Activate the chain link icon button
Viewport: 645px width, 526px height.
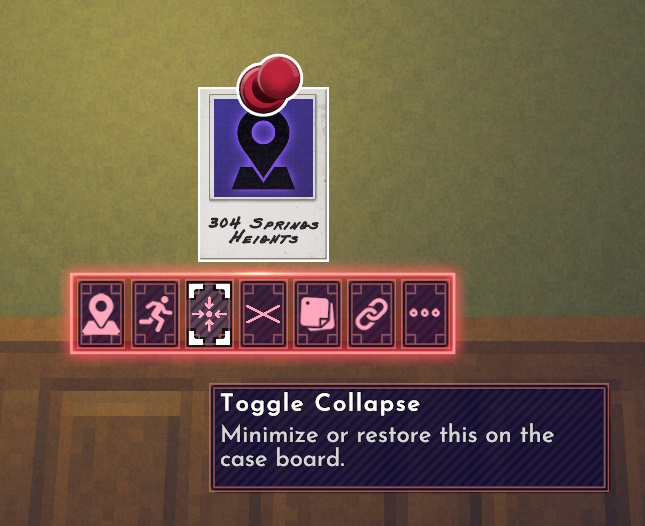pyautogui.click(x=372, y=314)
